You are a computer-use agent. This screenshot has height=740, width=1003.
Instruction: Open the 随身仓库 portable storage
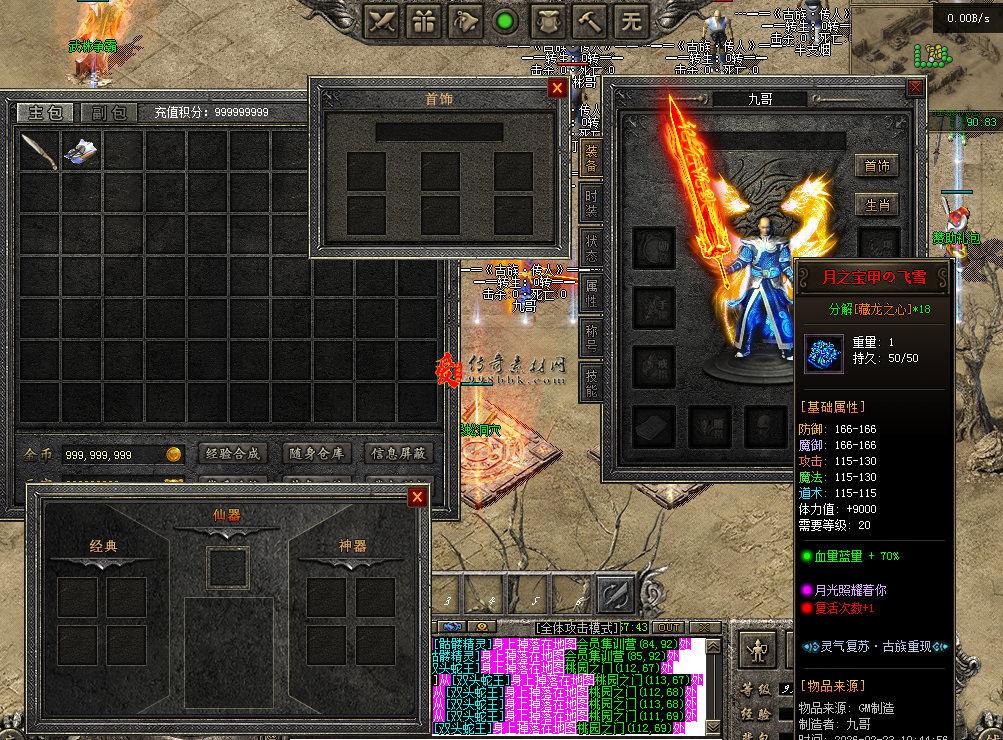[317, 453]
